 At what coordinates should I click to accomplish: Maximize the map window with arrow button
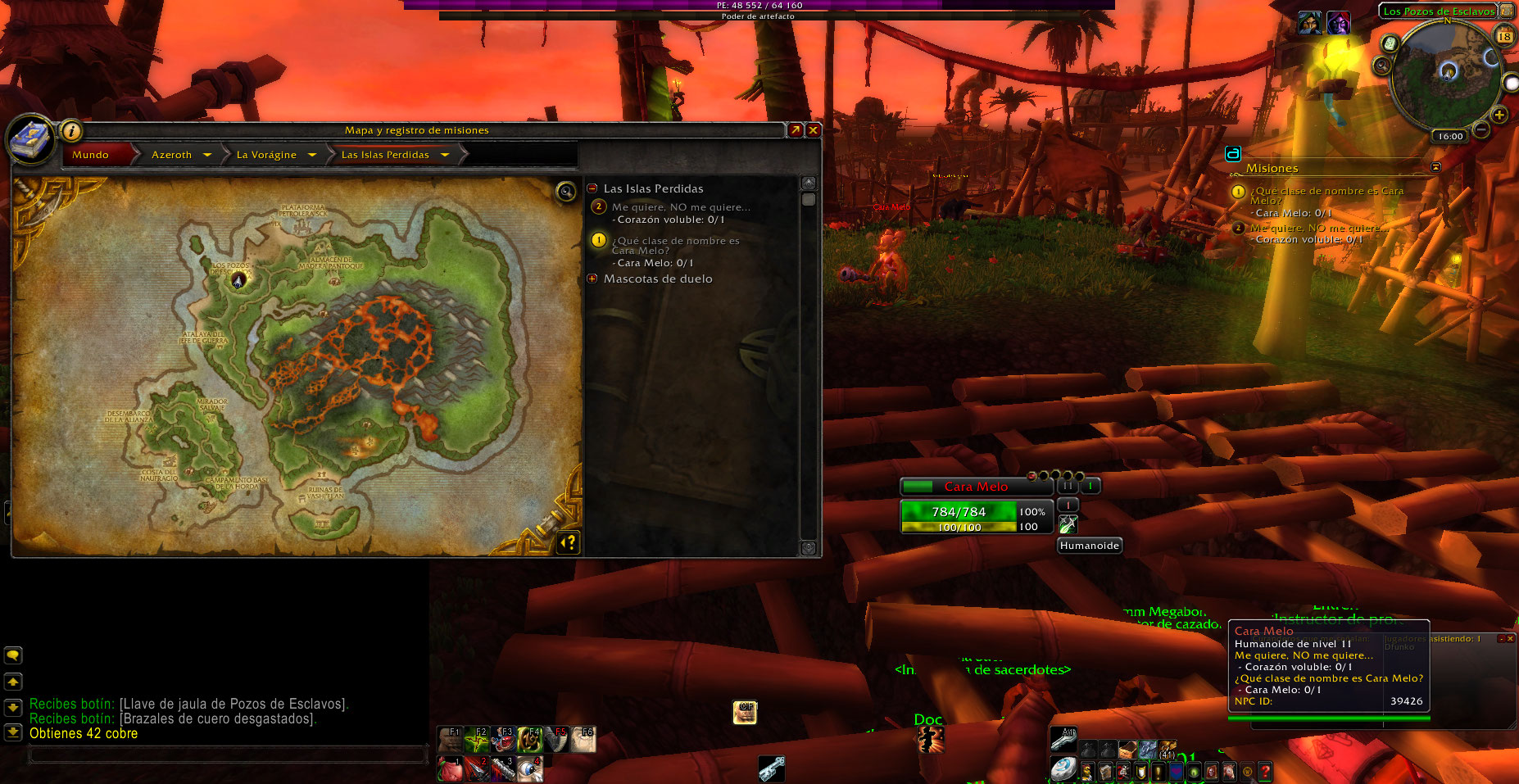pos(795,130)
